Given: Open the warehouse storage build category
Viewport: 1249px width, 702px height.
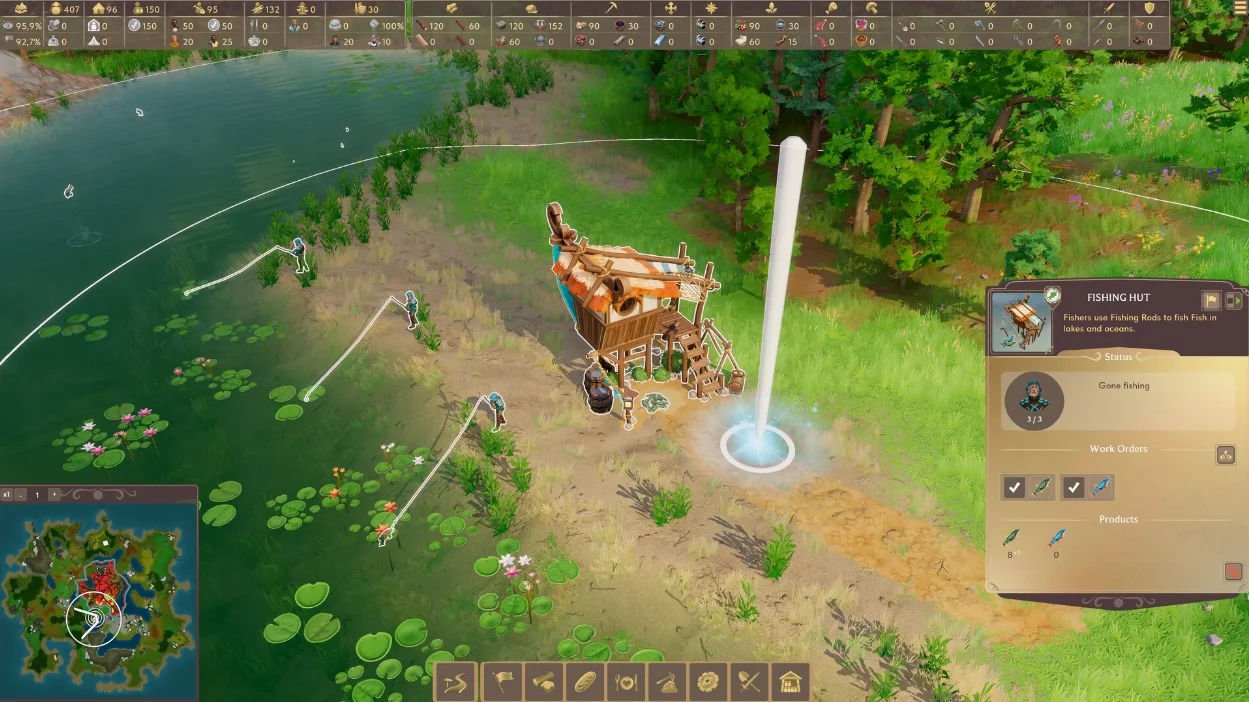Looking at the screenshot, I should pos(791,682).
